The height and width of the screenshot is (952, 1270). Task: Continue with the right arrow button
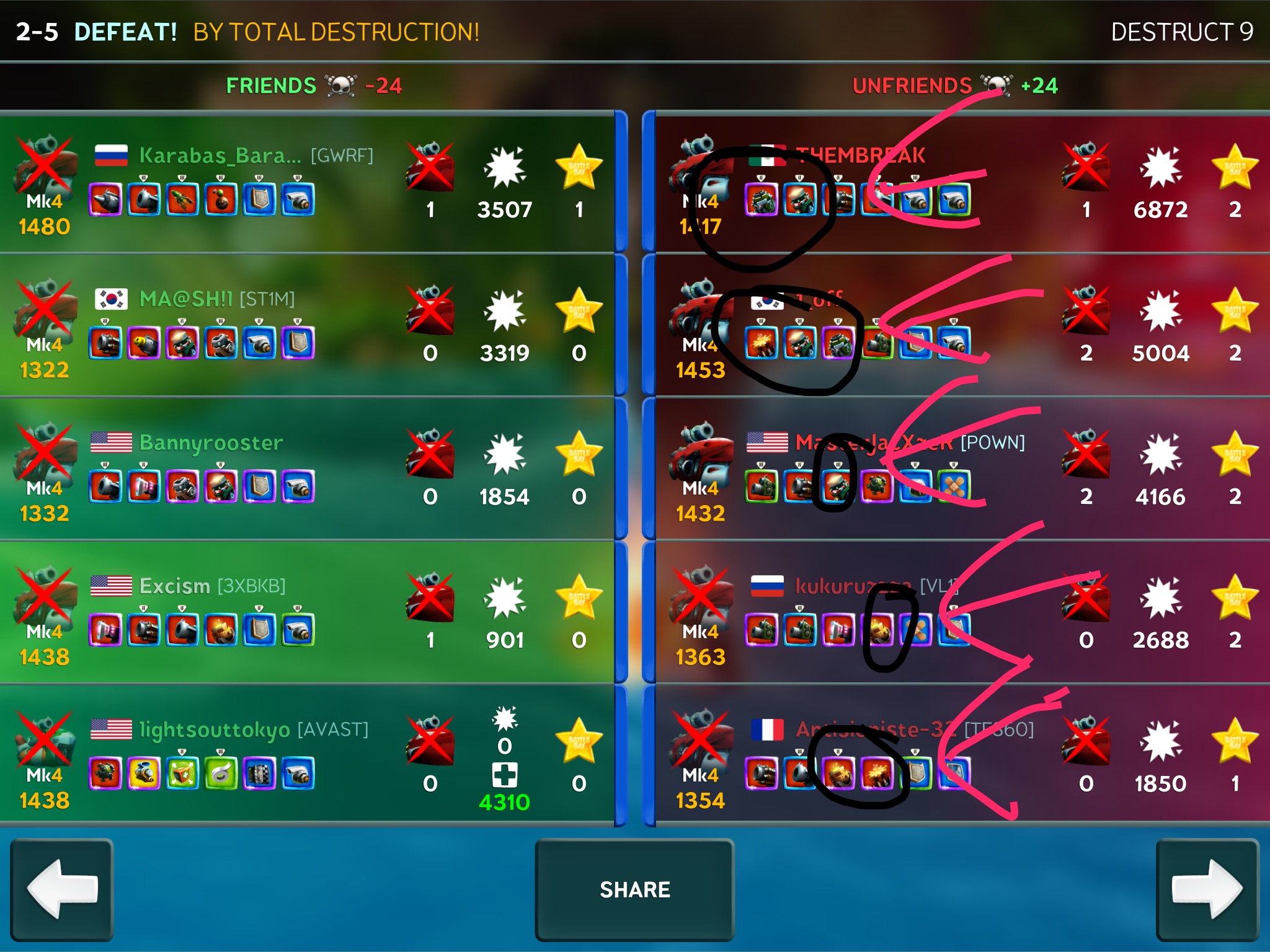click(x=1207, y=889)
